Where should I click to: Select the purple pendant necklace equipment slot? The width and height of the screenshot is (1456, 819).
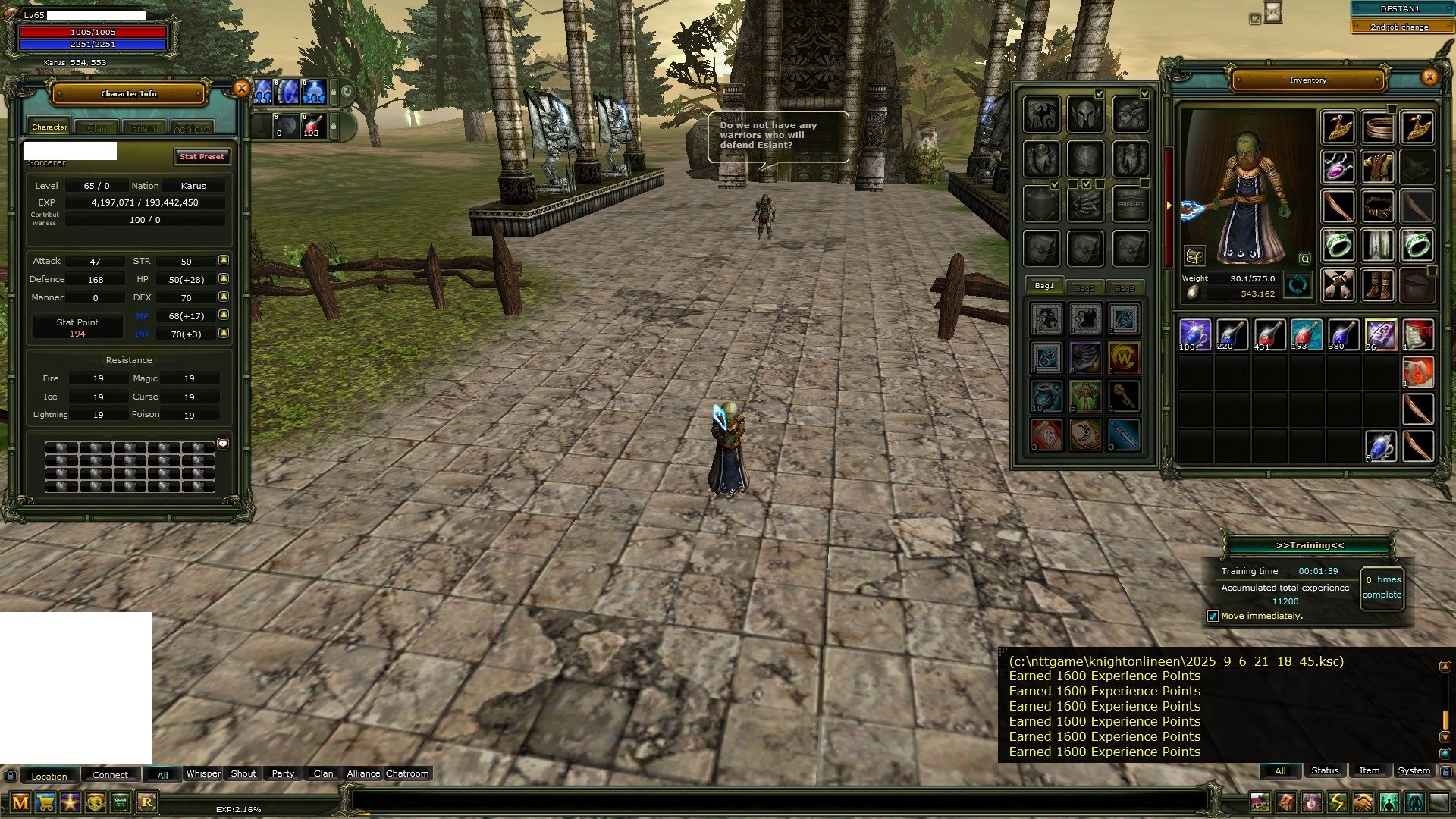(1338, 165)
